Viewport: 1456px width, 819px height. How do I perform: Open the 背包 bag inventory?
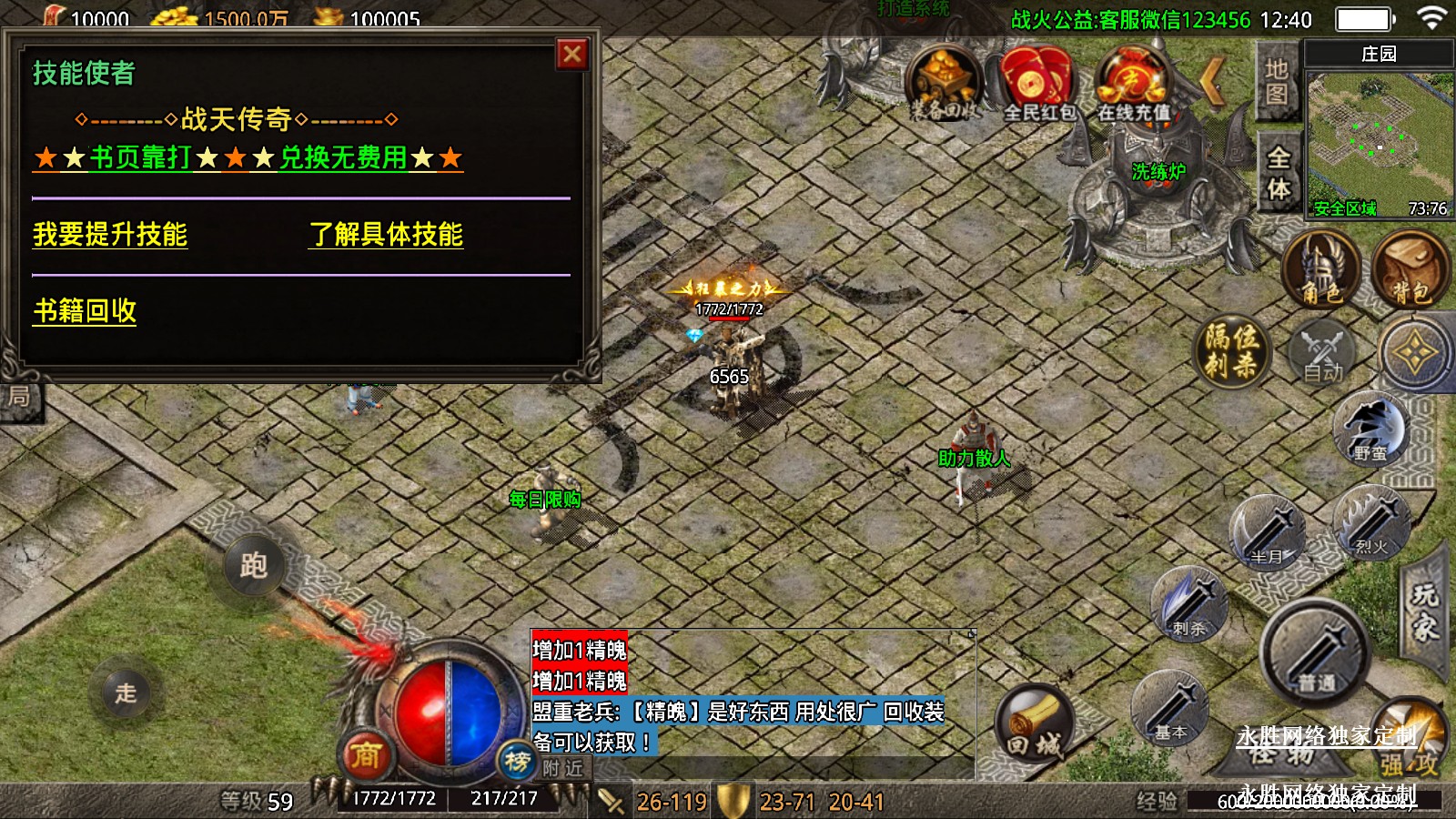pyautogui.click(x=1410, y=270)
